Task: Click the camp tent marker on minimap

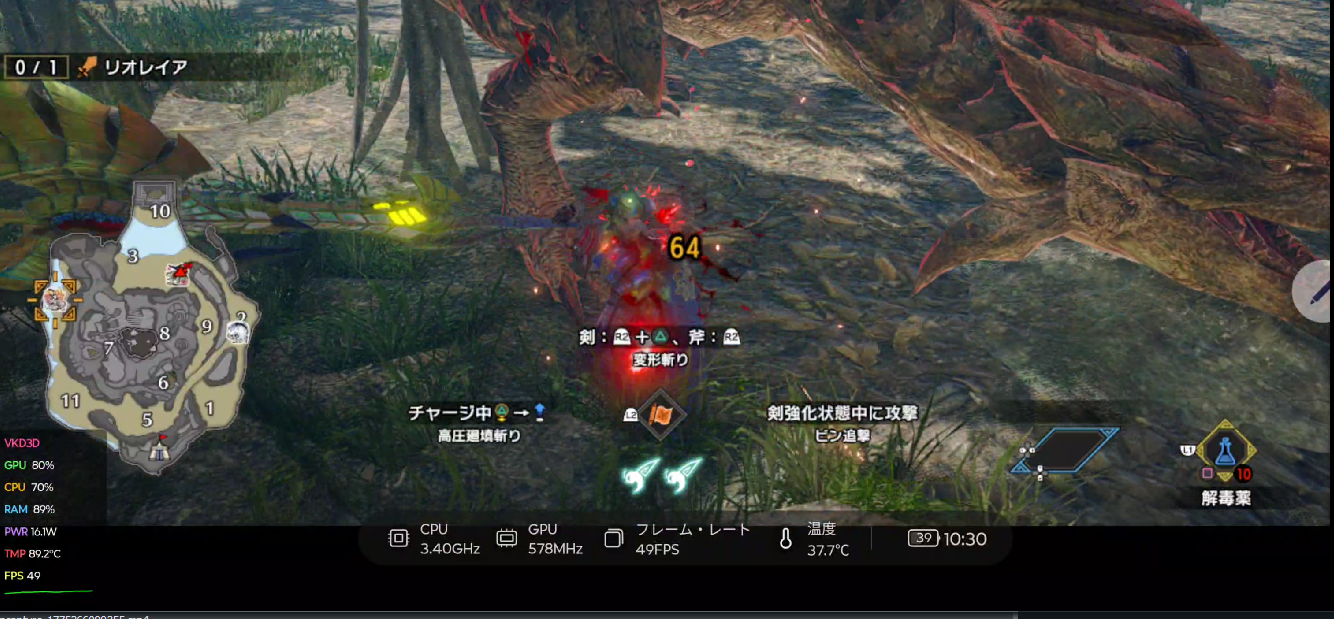Action: point(159,450)
